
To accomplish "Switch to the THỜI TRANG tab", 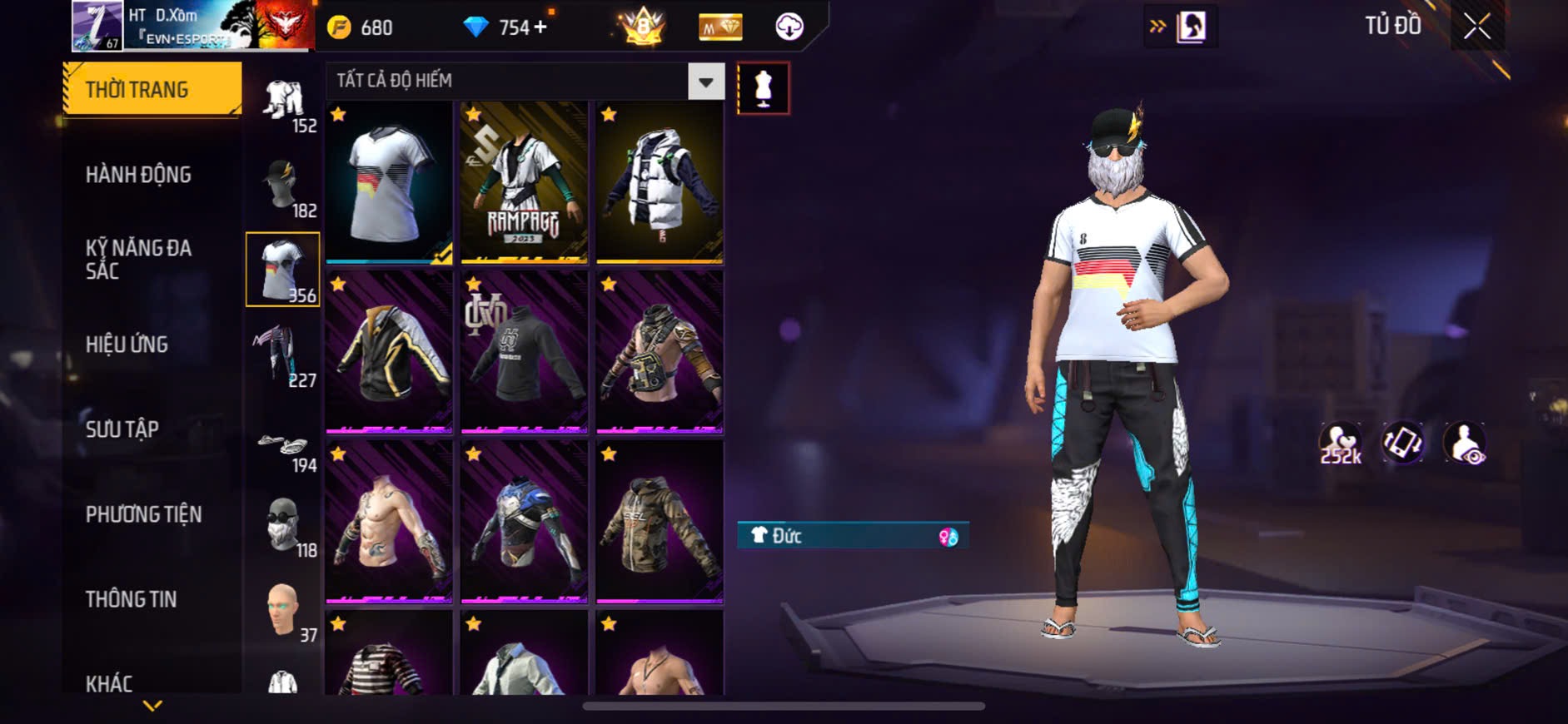I will [152, 89].
